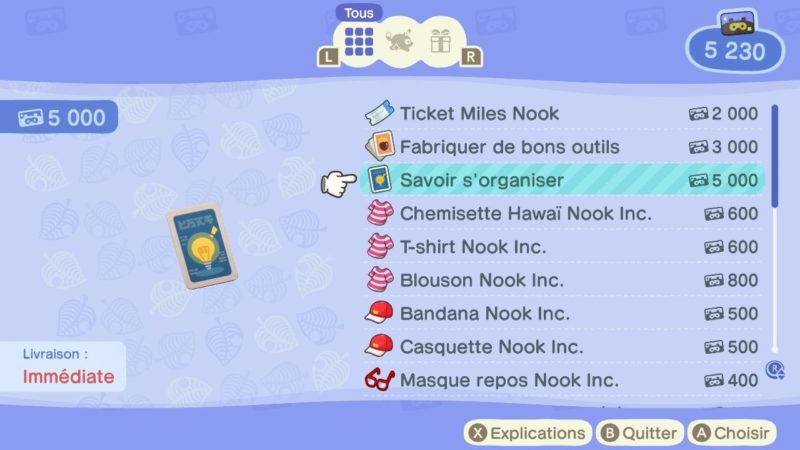Select Masque repos Nook Inc. row
Screen dimensions: 800x450
pyautogui.click(x=560, y=380)
